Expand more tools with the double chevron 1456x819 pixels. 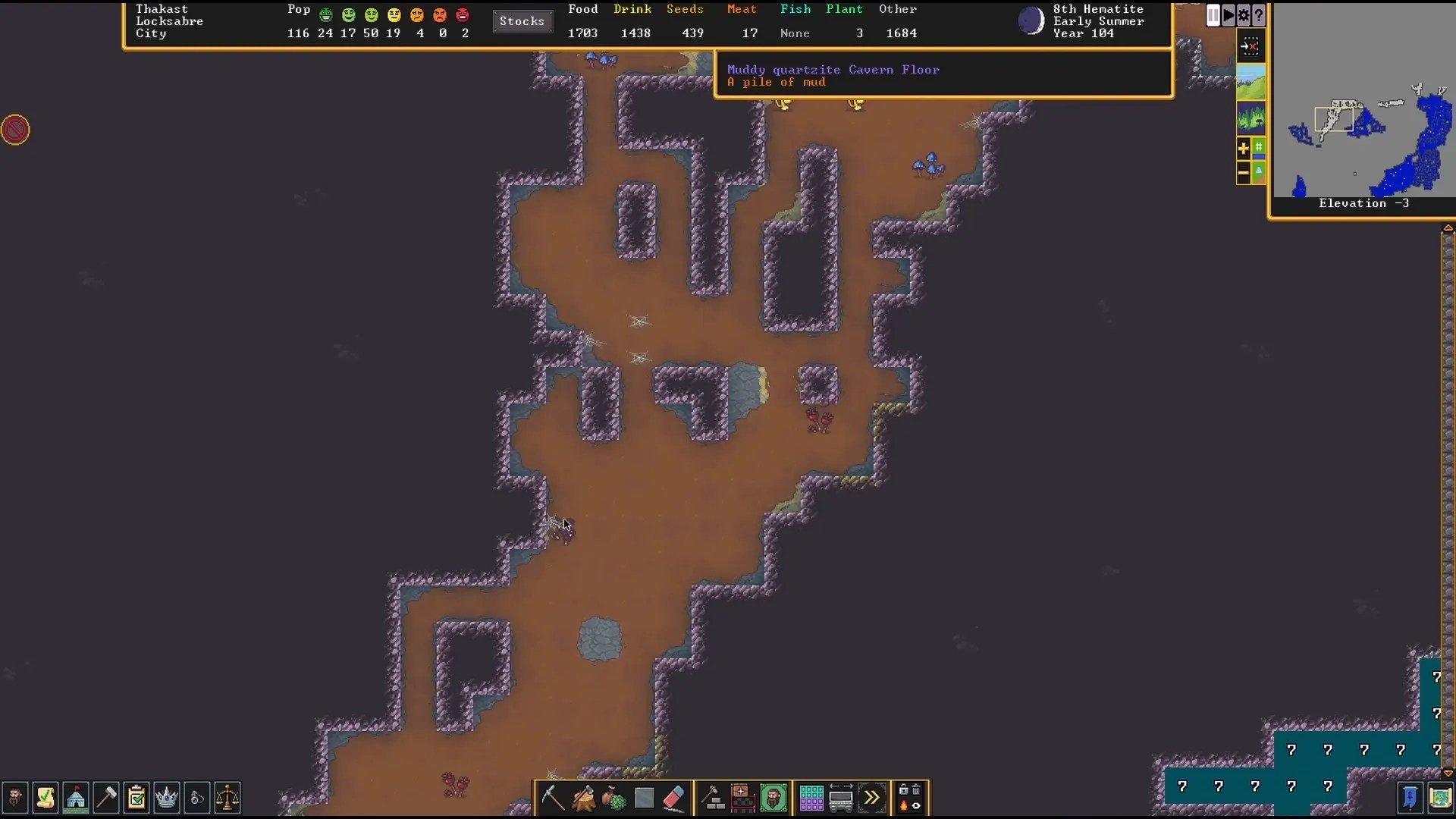point(871,796)
